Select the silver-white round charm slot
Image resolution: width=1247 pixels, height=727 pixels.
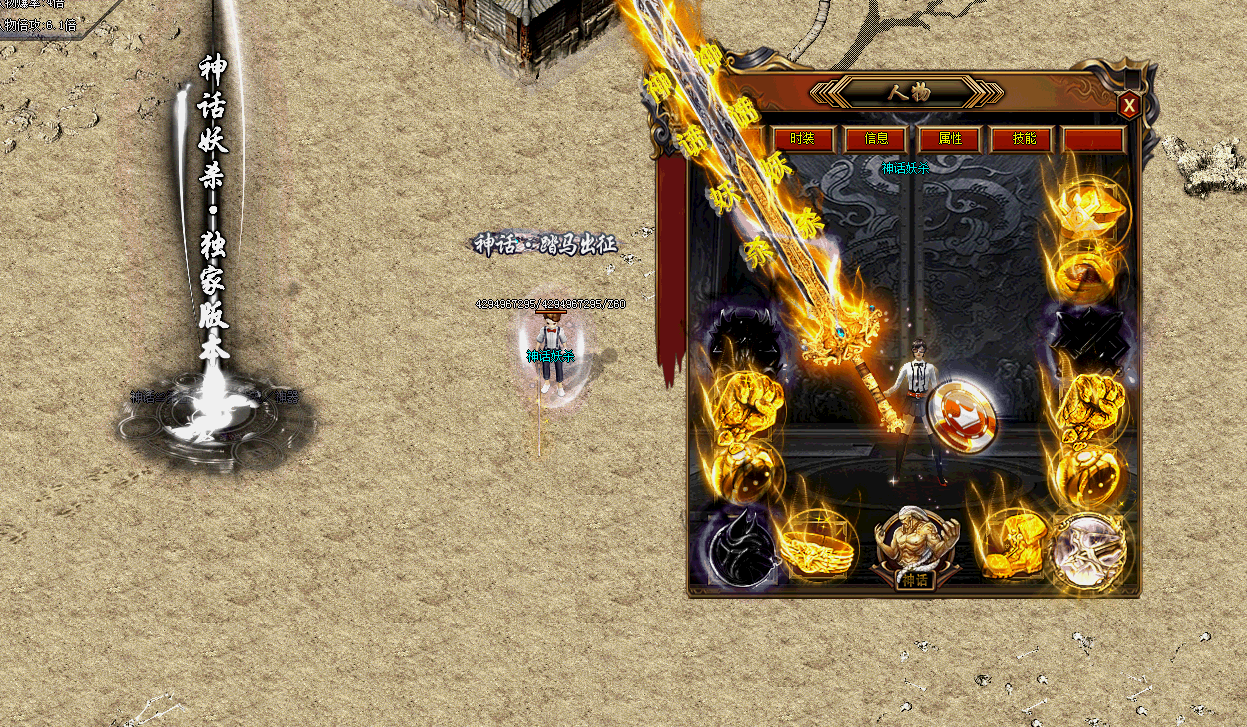click(x=1089, y=549)
